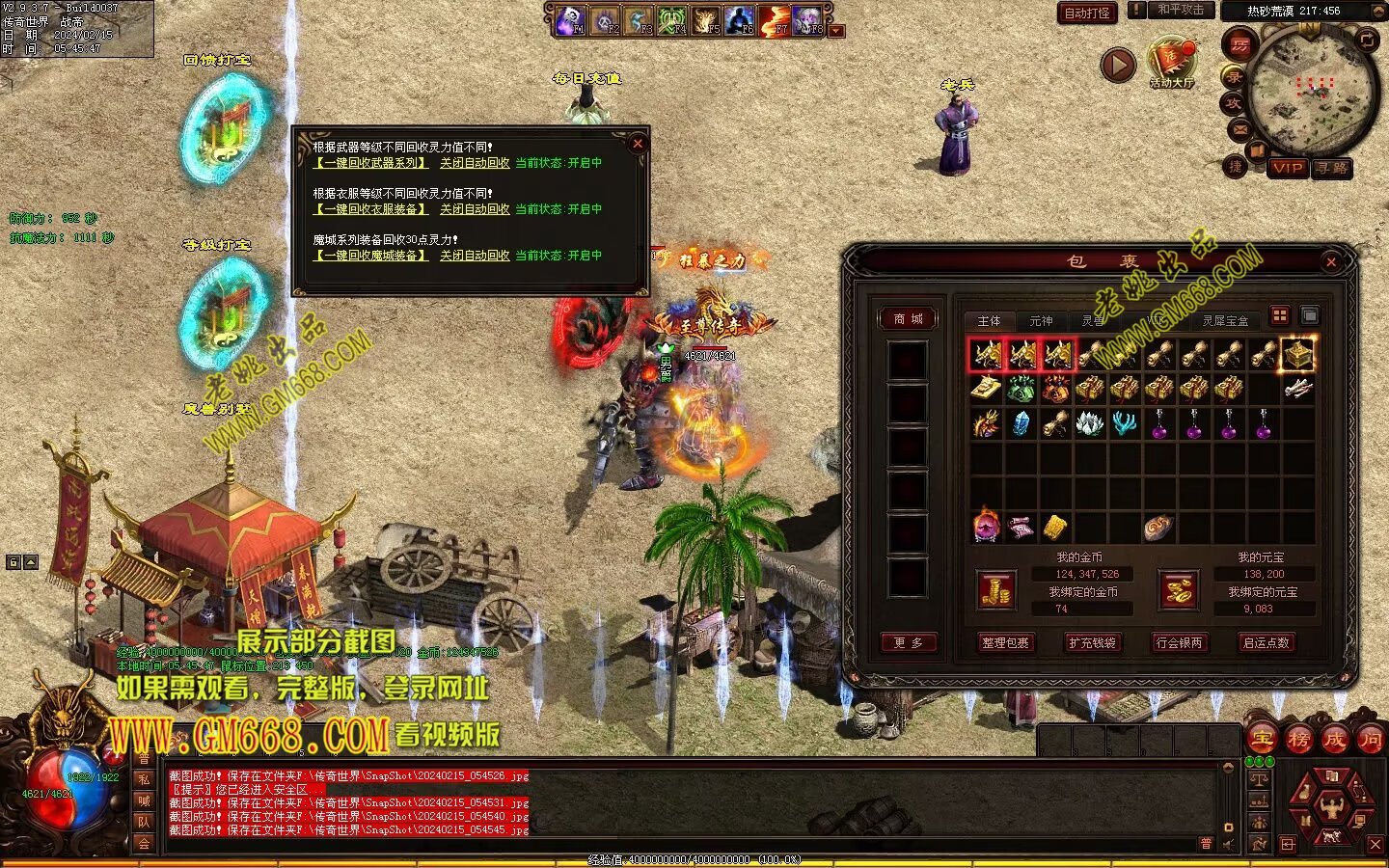The height and width of the screenshot is (868, 1389).
Task: Click the 寻路 pathfinding button
Action: pos(1332,168)
